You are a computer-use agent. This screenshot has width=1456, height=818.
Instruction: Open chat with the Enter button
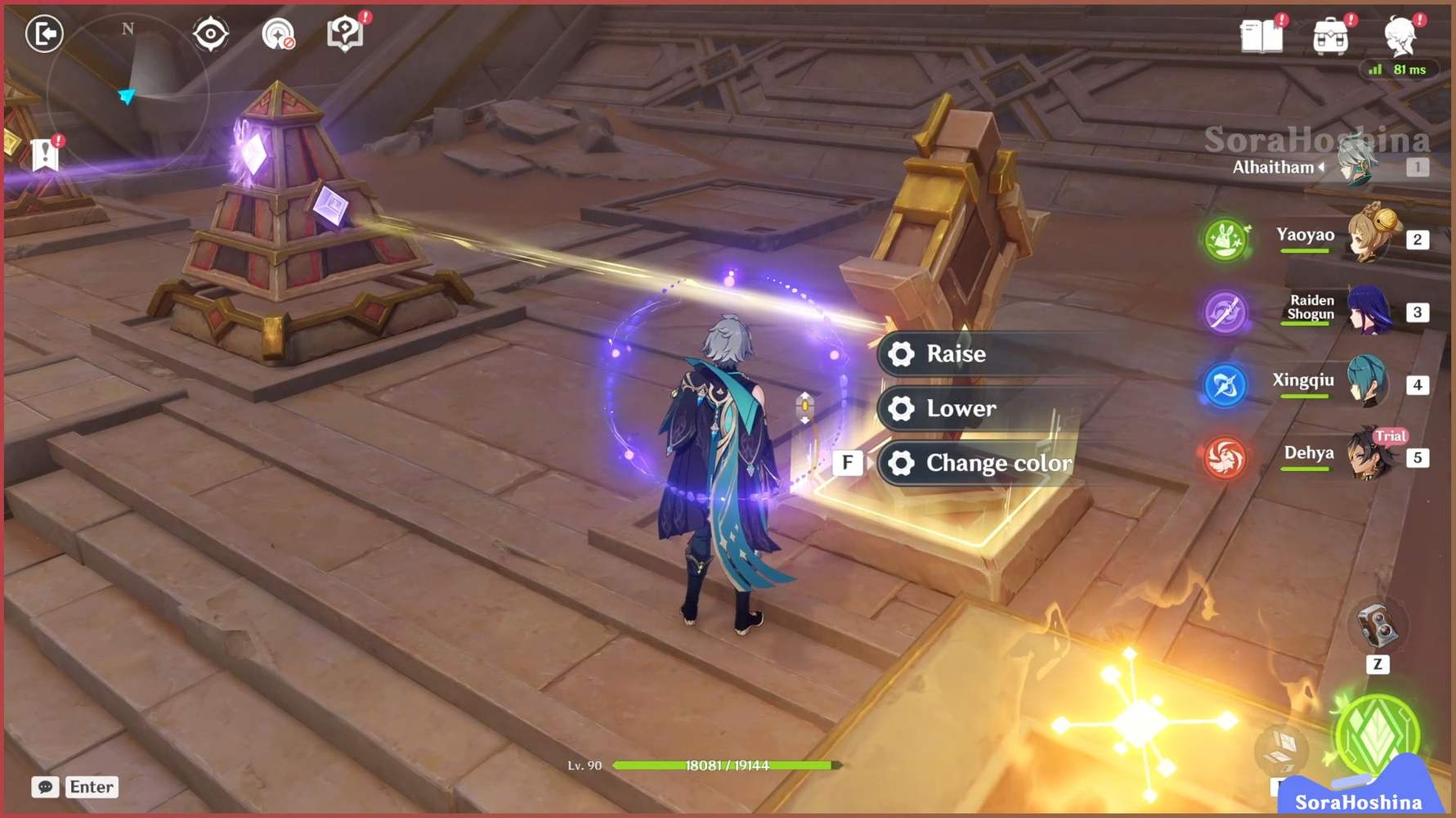click(91, 787)
